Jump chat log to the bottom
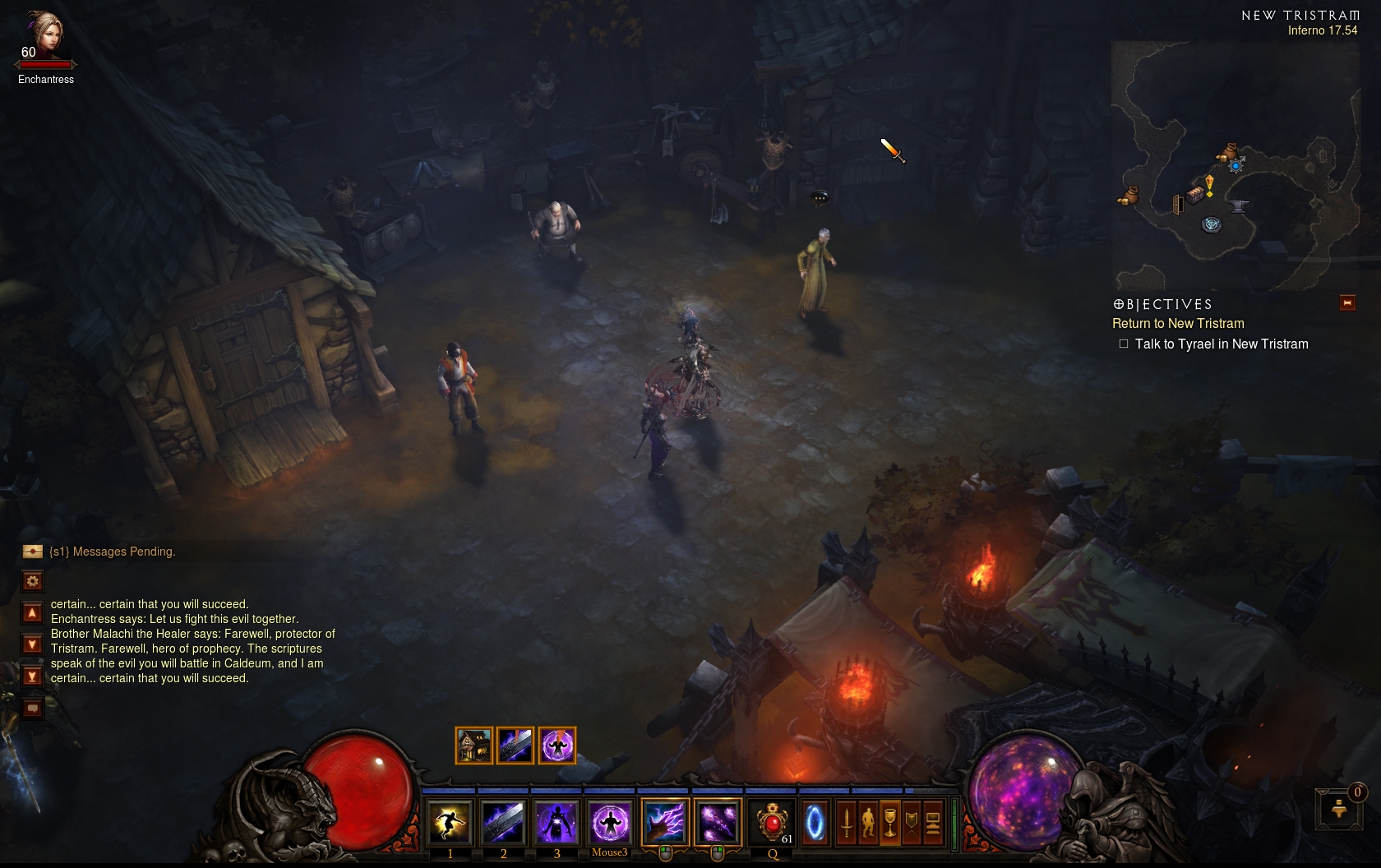This screenshot has width=1381, height=868. (x=33, y=676)
